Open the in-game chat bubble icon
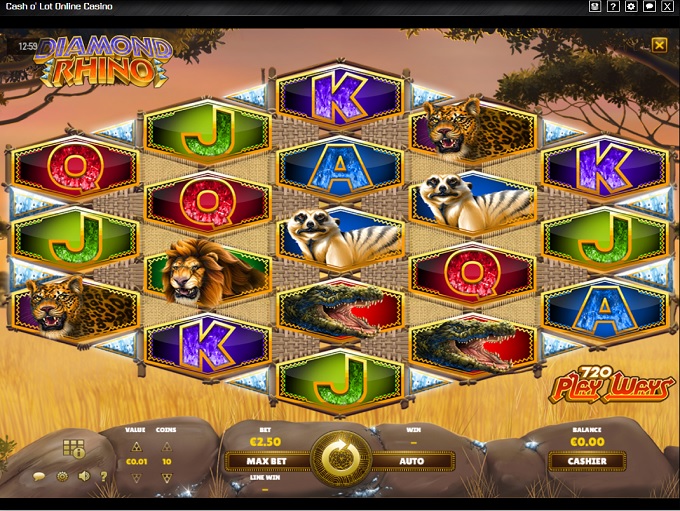This screenshot has width=680, height=511. 39,477
